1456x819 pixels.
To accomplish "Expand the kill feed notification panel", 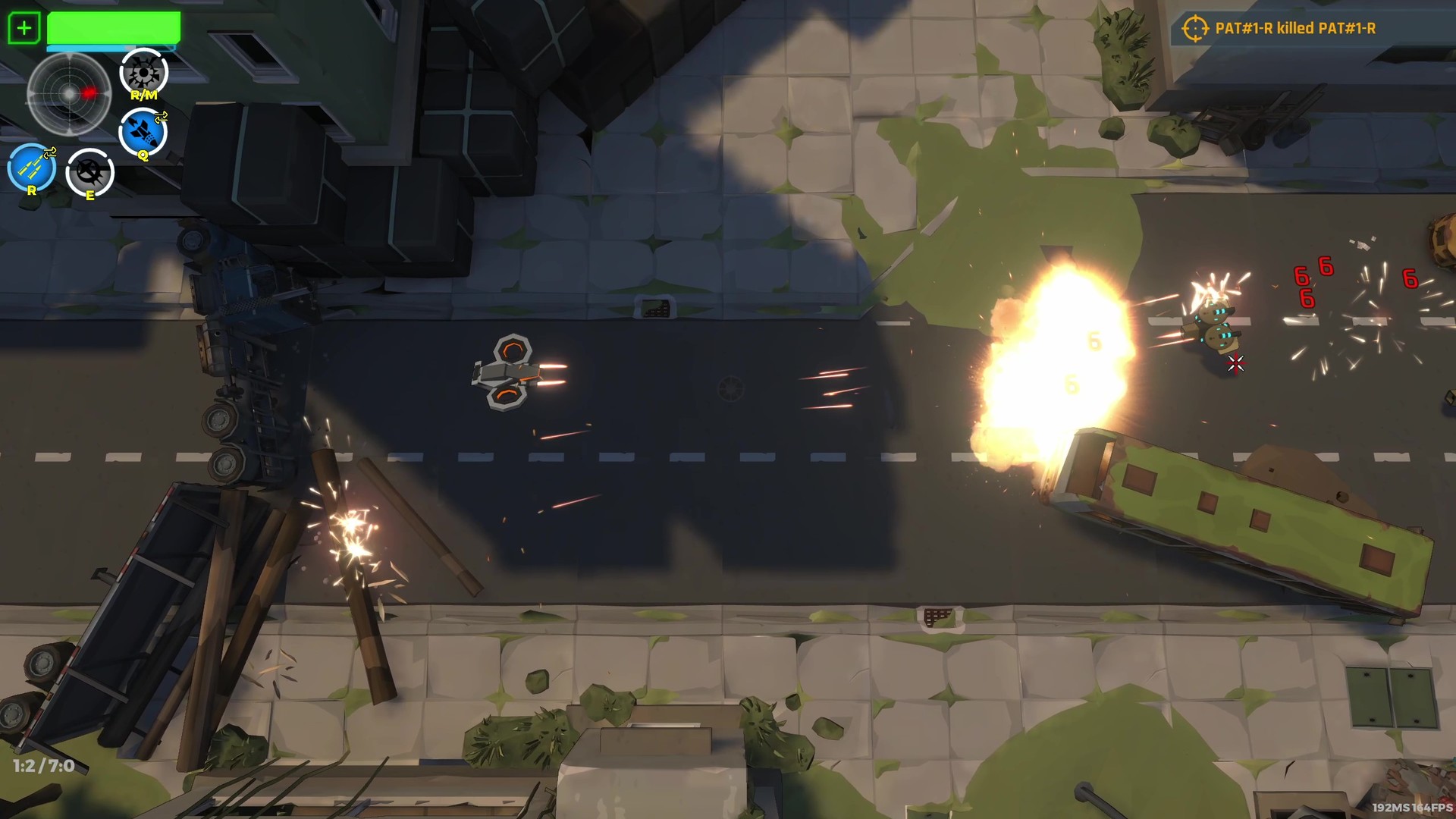I will point(1289,28).
